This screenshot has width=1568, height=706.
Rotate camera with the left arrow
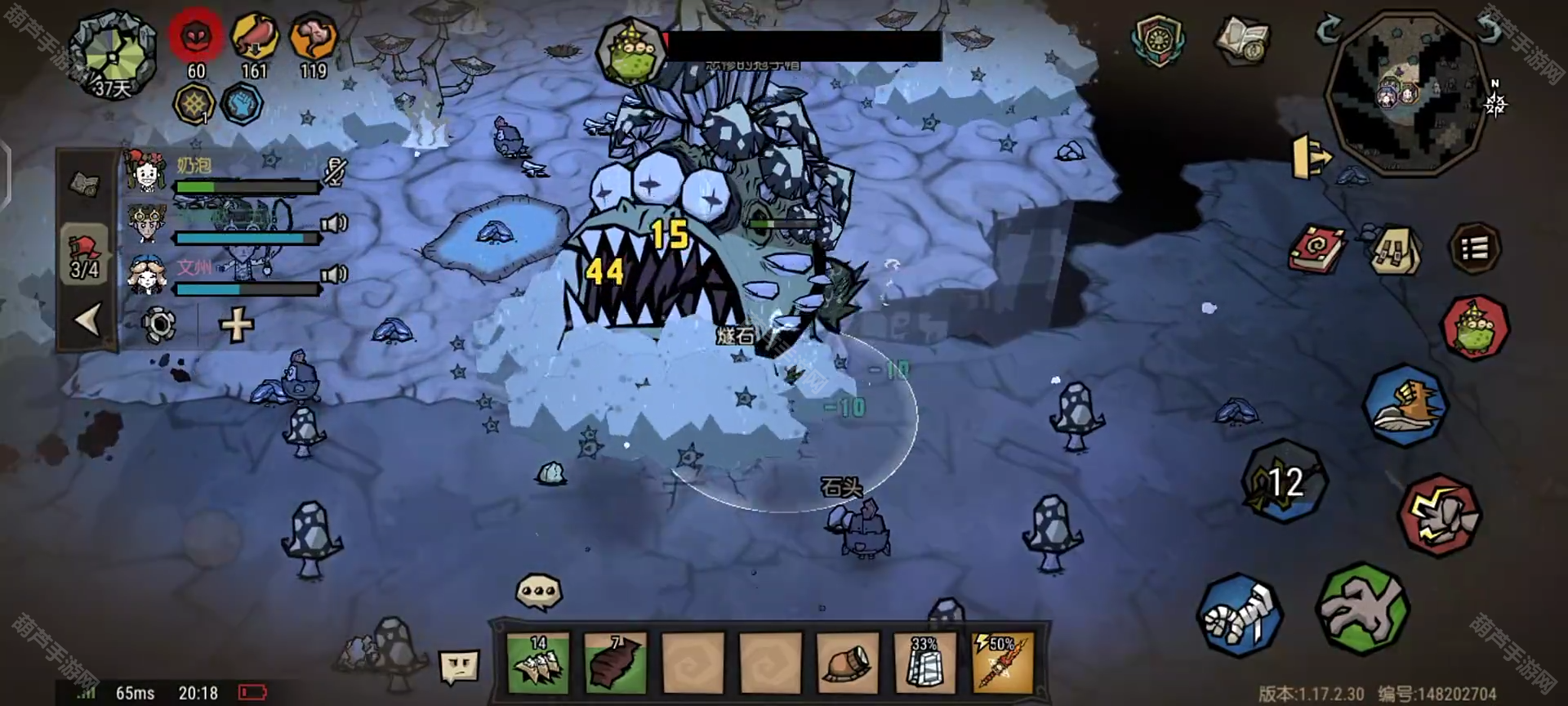(x=1329, y=30)
